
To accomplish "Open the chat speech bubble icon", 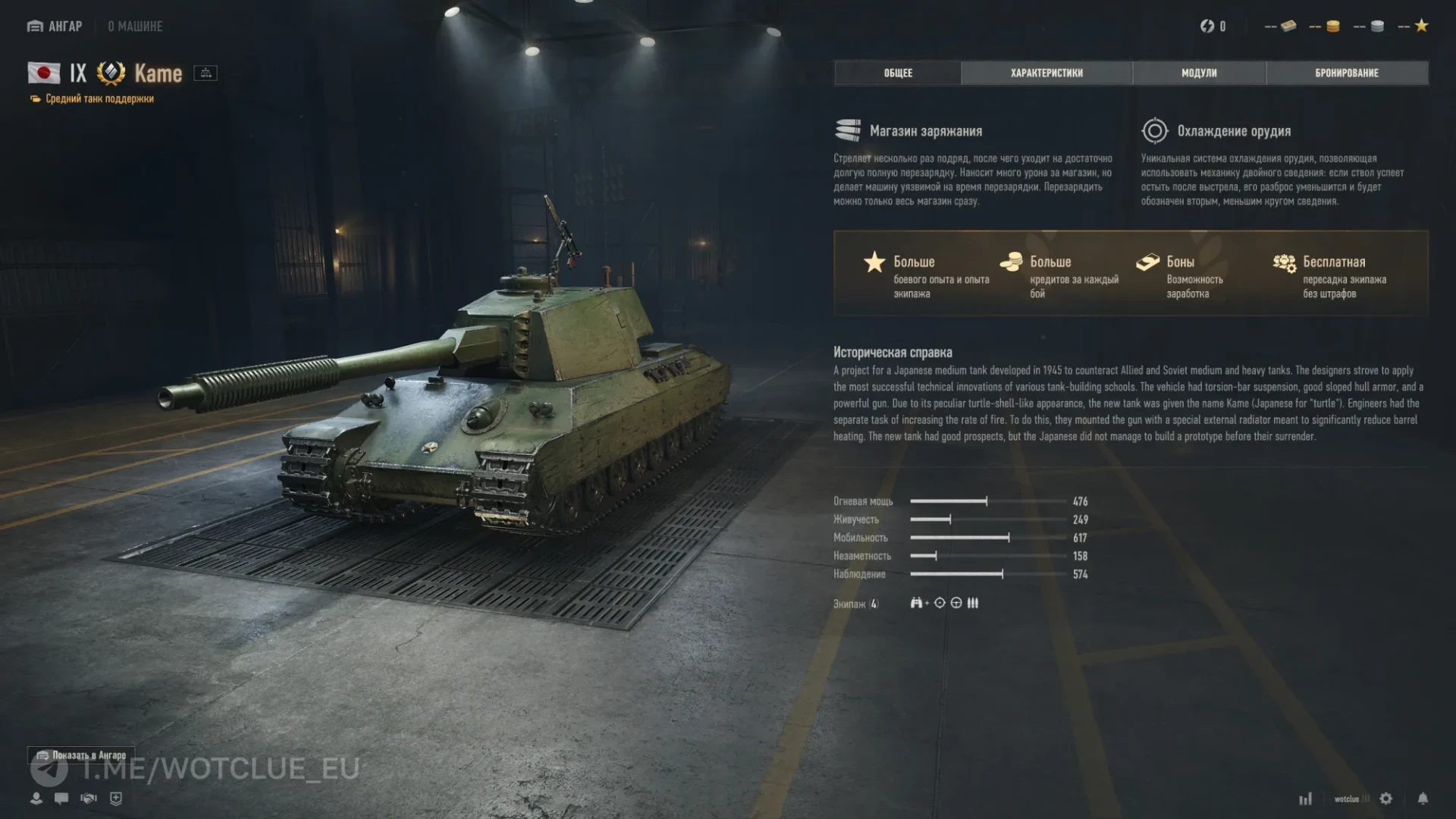I will (61, 799).
